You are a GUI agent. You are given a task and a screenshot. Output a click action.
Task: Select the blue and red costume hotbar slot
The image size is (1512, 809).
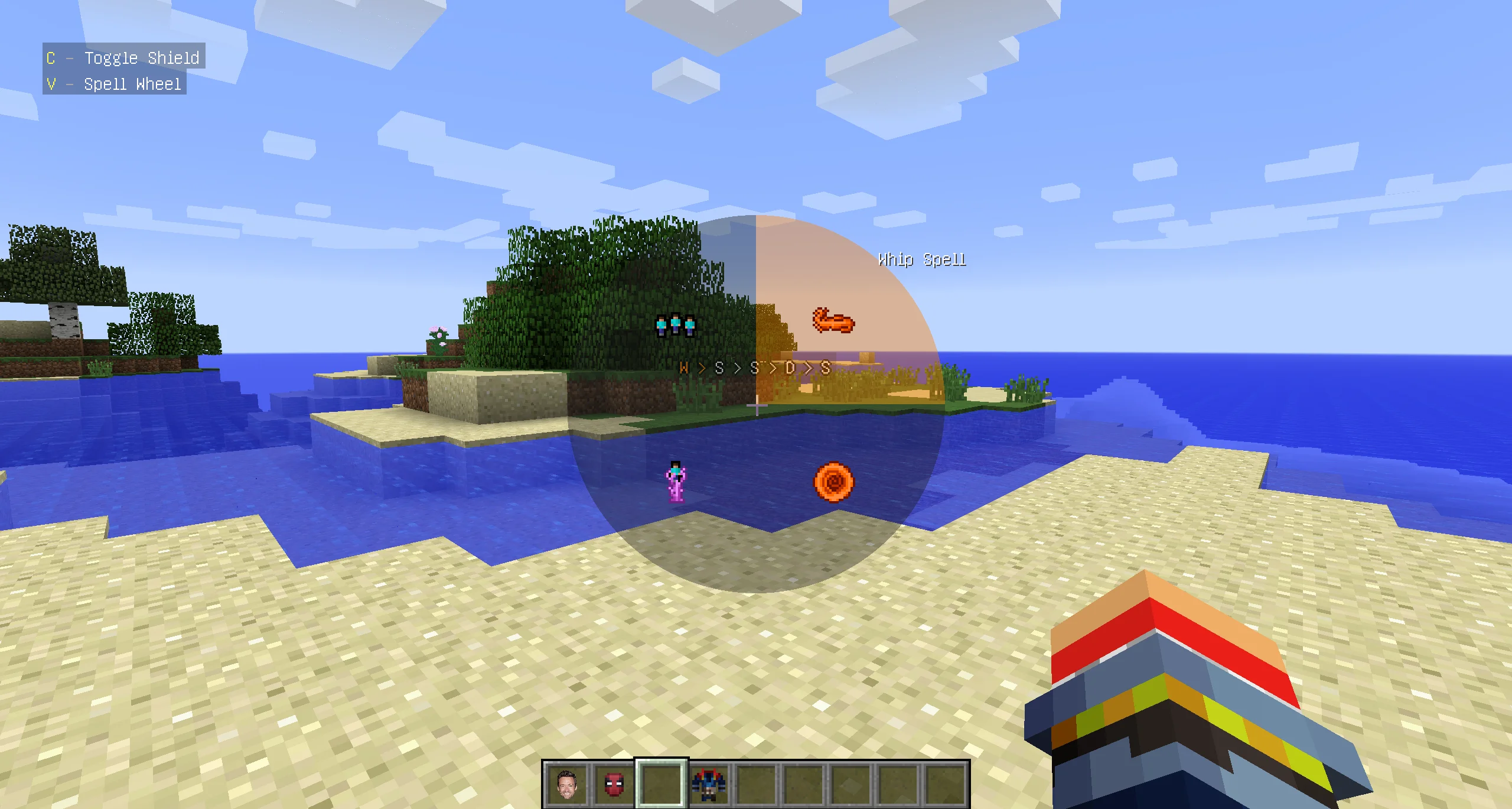709,784
